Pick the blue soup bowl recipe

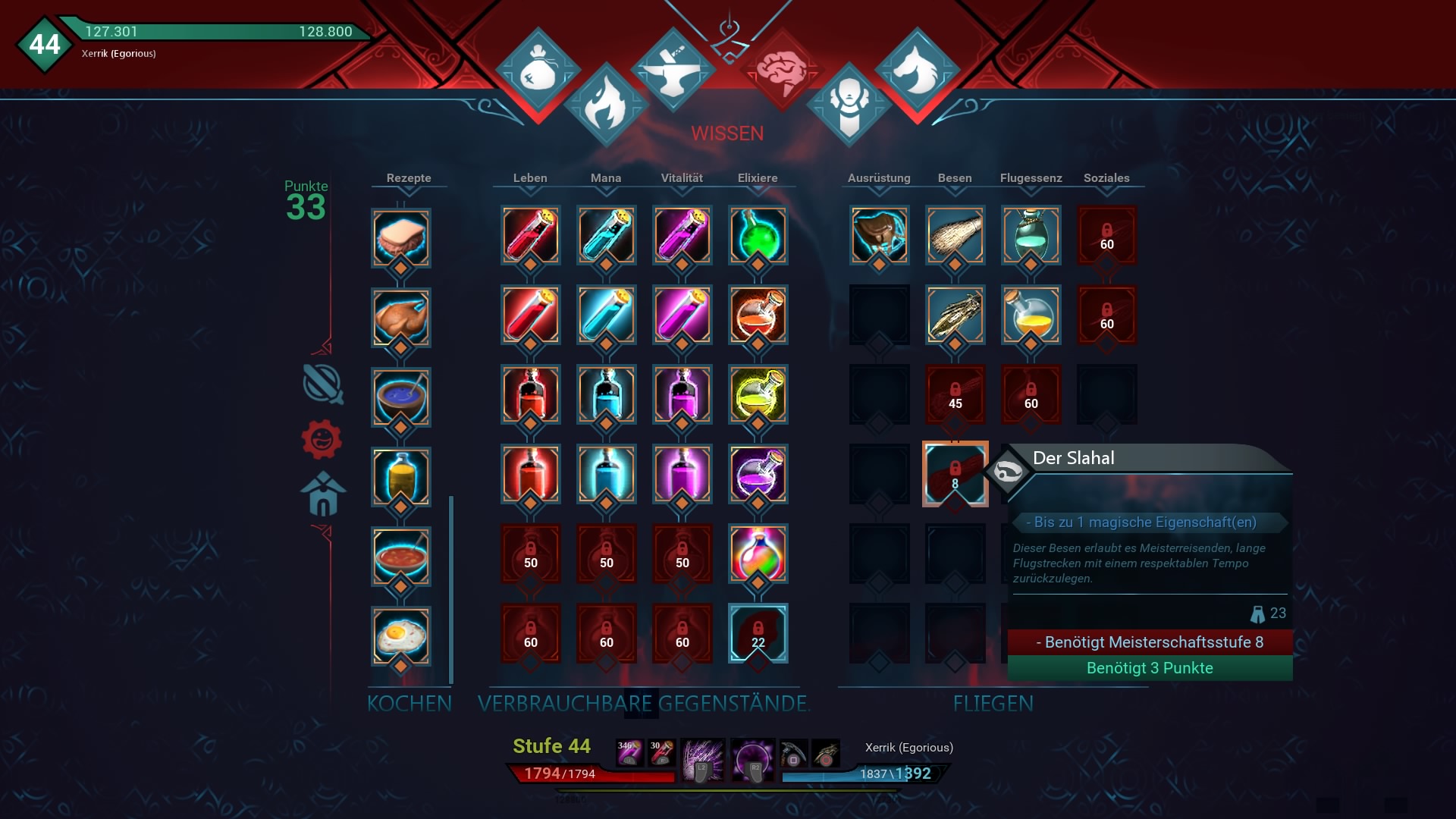401,397
